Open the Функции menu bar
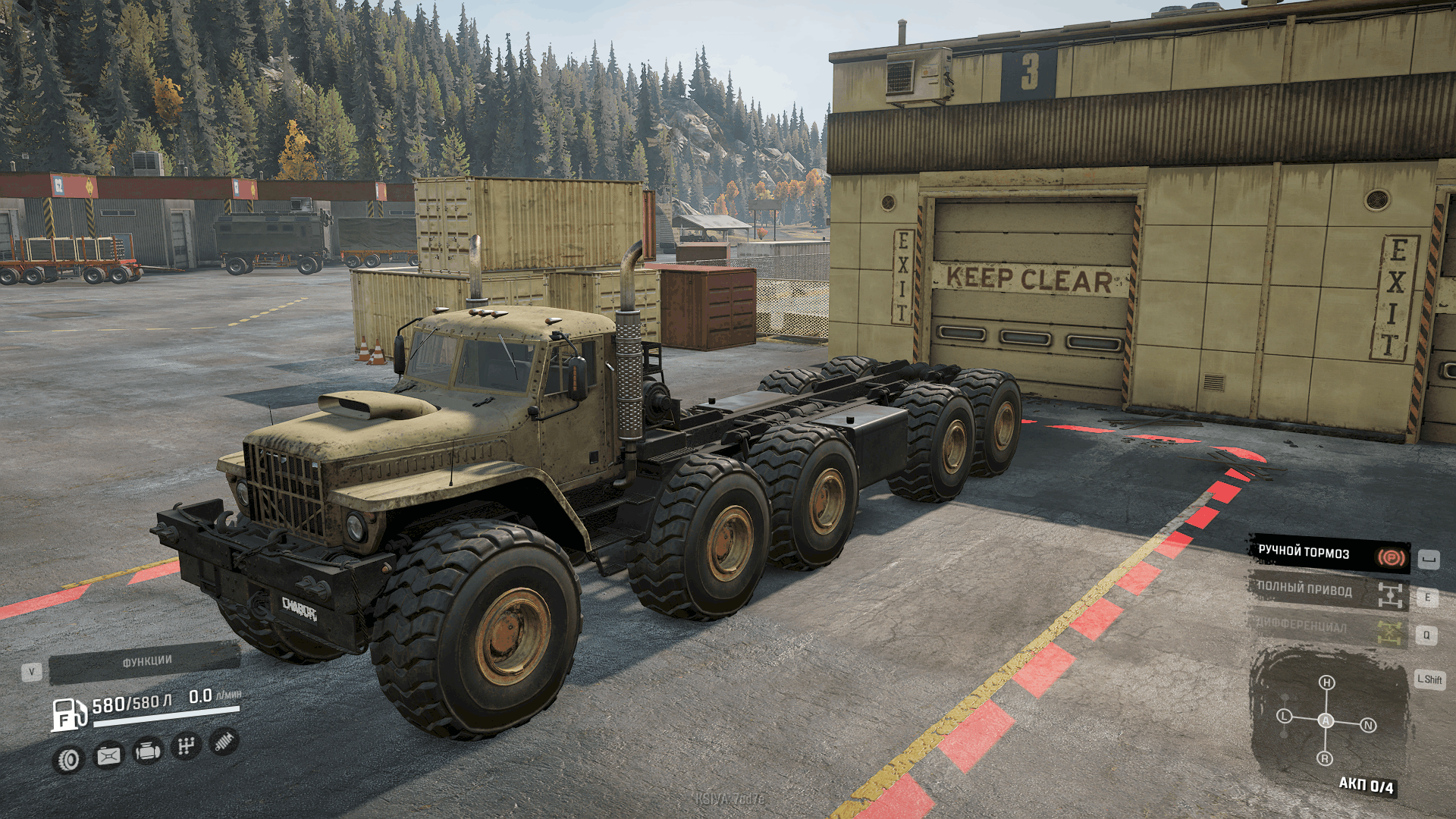1456x819 pixels. coord(145,662)
